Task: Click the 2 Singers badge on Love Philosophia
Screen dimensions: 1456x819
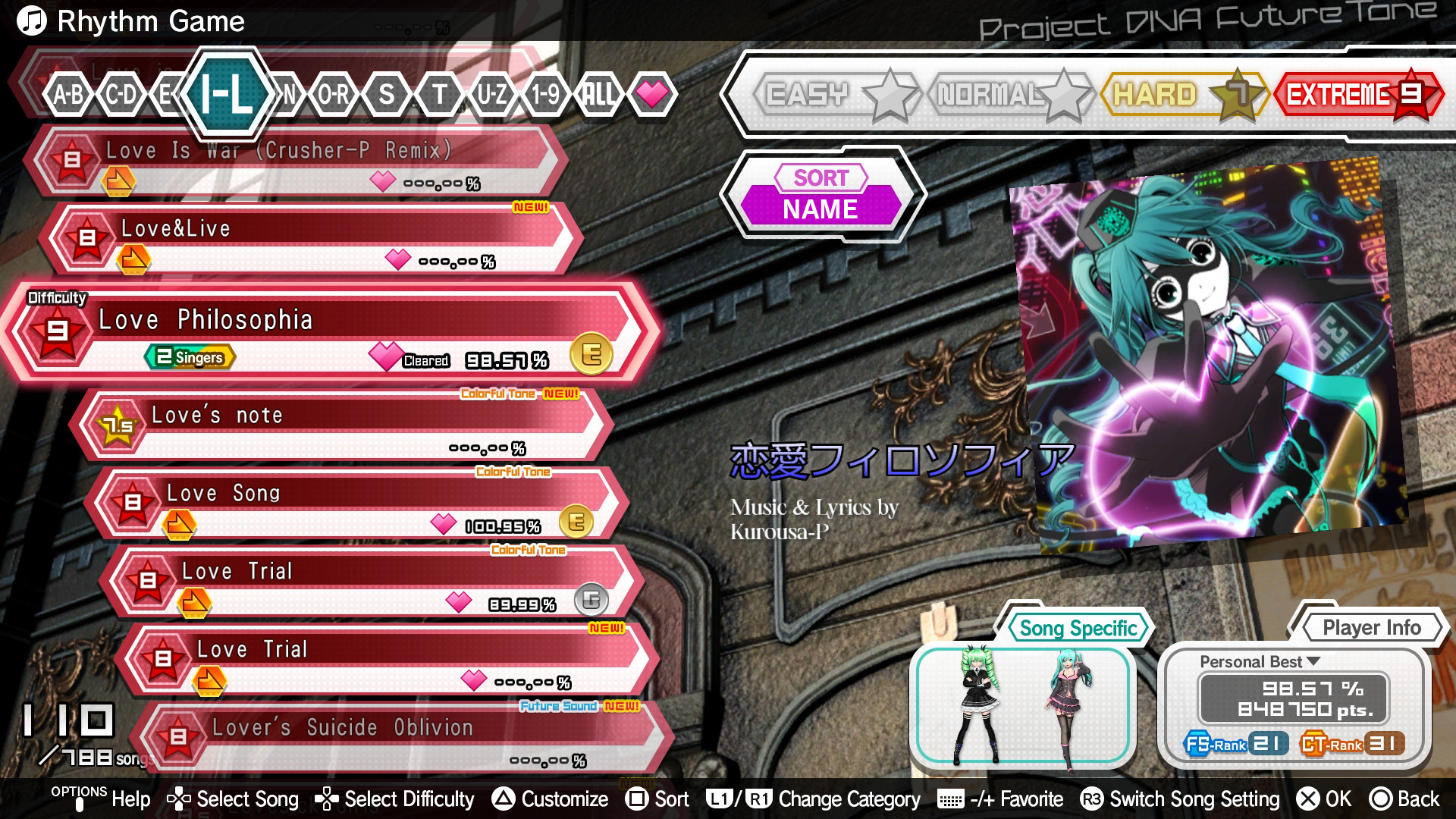Action: coord(188,356)
